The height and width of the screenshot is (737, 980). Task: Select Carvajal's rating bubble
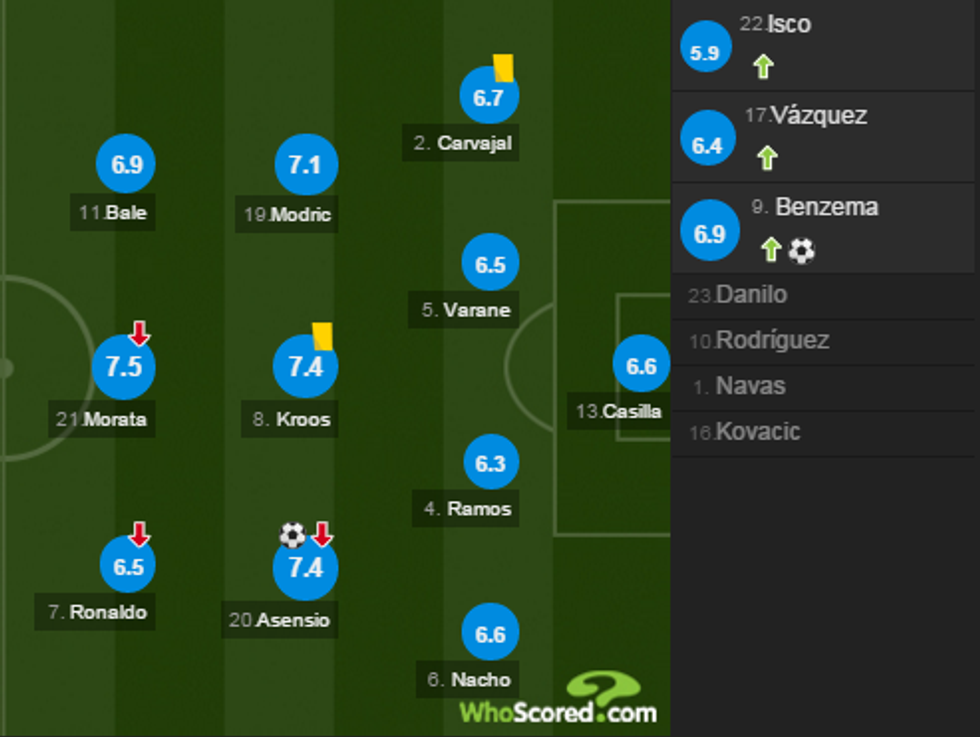(x=489, y=97)
